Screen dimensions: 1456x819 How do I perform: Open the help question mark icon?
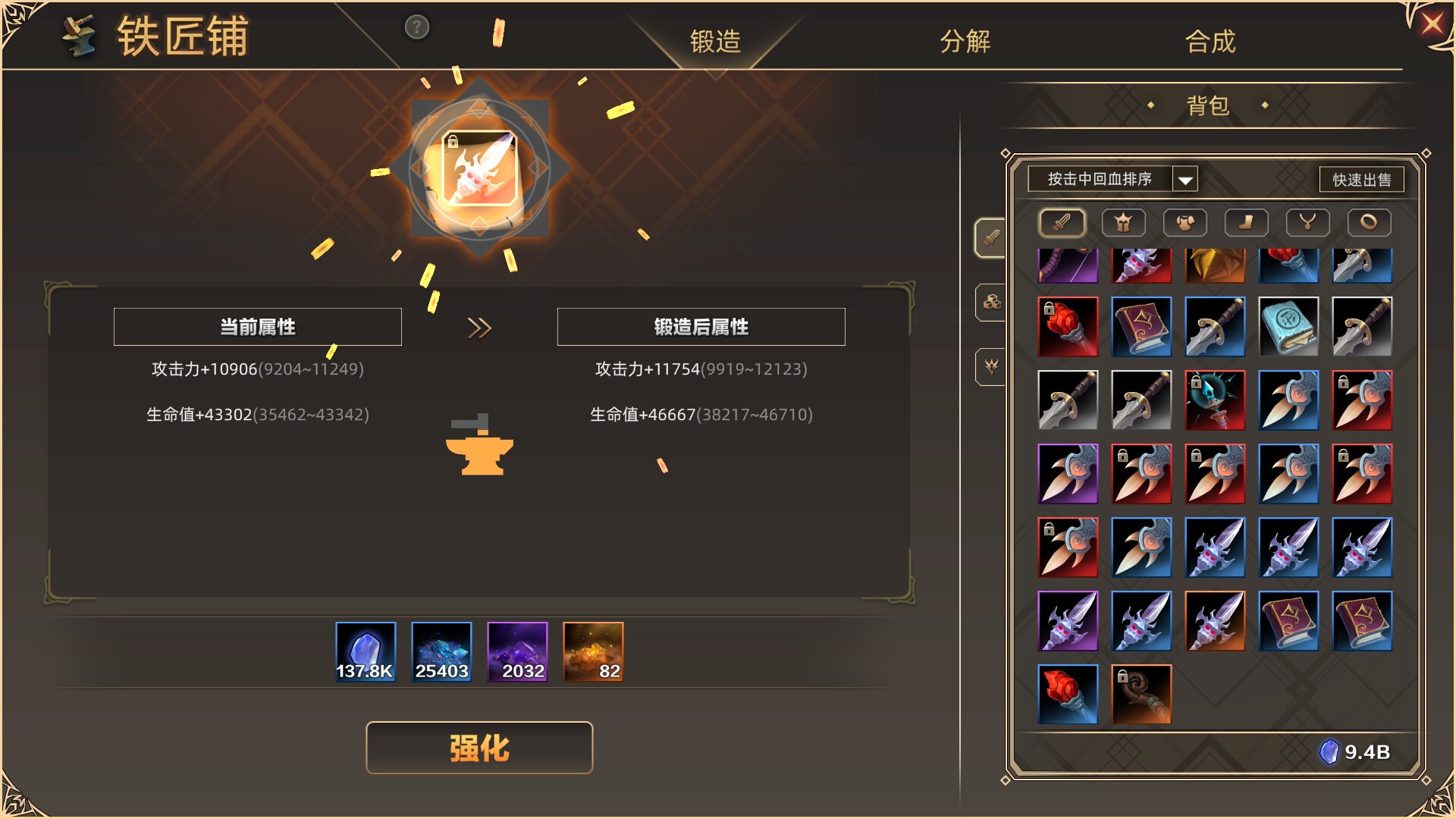click(x=416, y=27)
